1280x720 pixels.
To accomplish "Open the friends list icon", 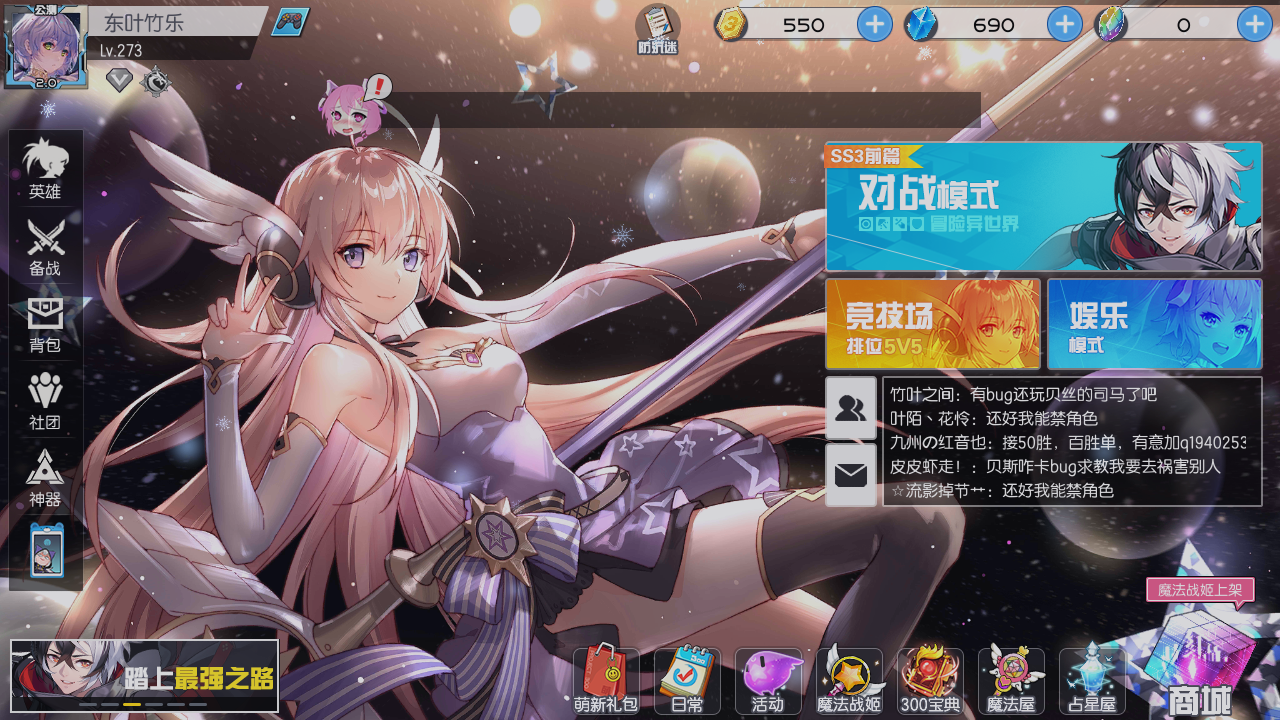I will 851,405.
